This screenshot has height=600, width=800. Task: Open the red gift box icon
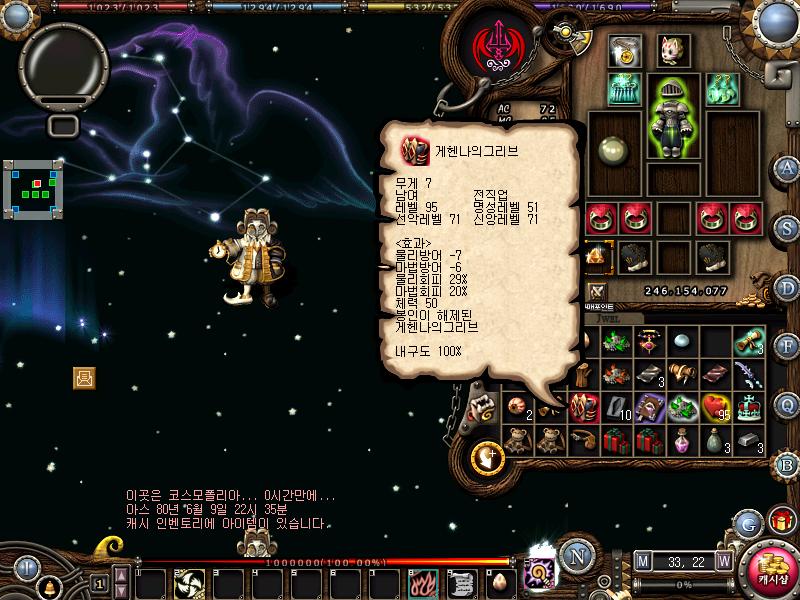[x=781, y=521]
